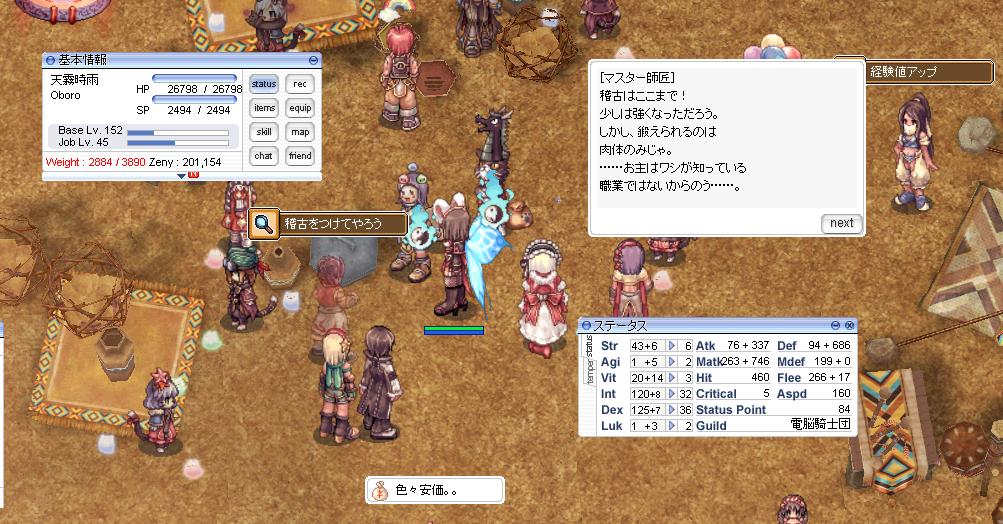
Task: Open the skill window
Action: click(x=264, y=132)
